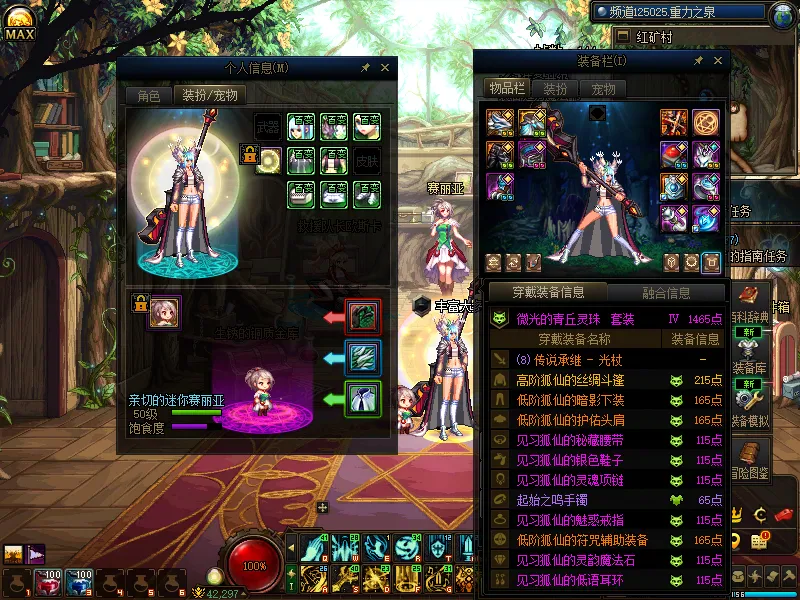Viewport: 800px width, 600px height.
Task: Switch to the 融合信息 fusion info tab
Action: [x=665, y=293]
